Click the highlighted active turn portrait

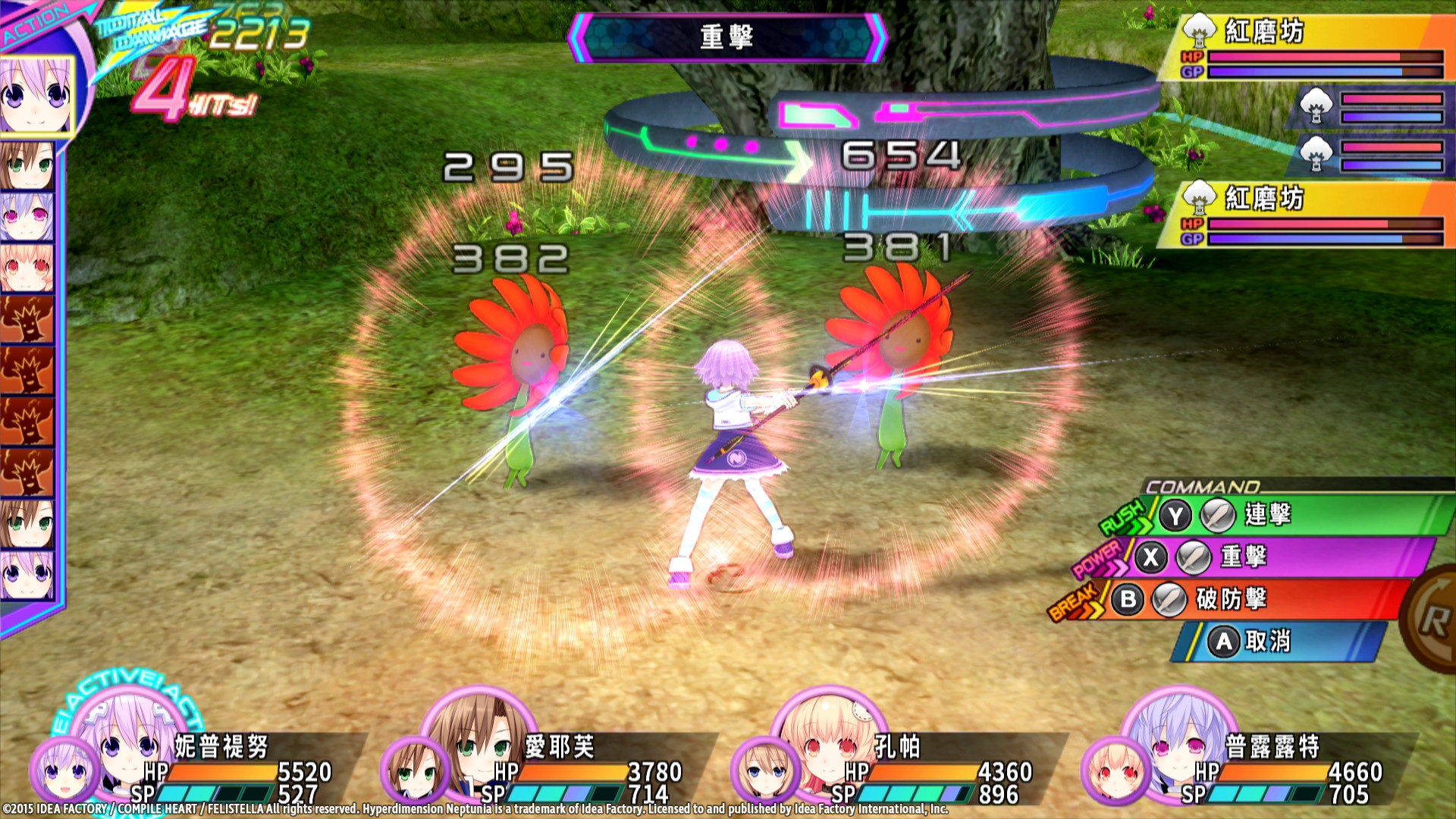coord(36,96)
